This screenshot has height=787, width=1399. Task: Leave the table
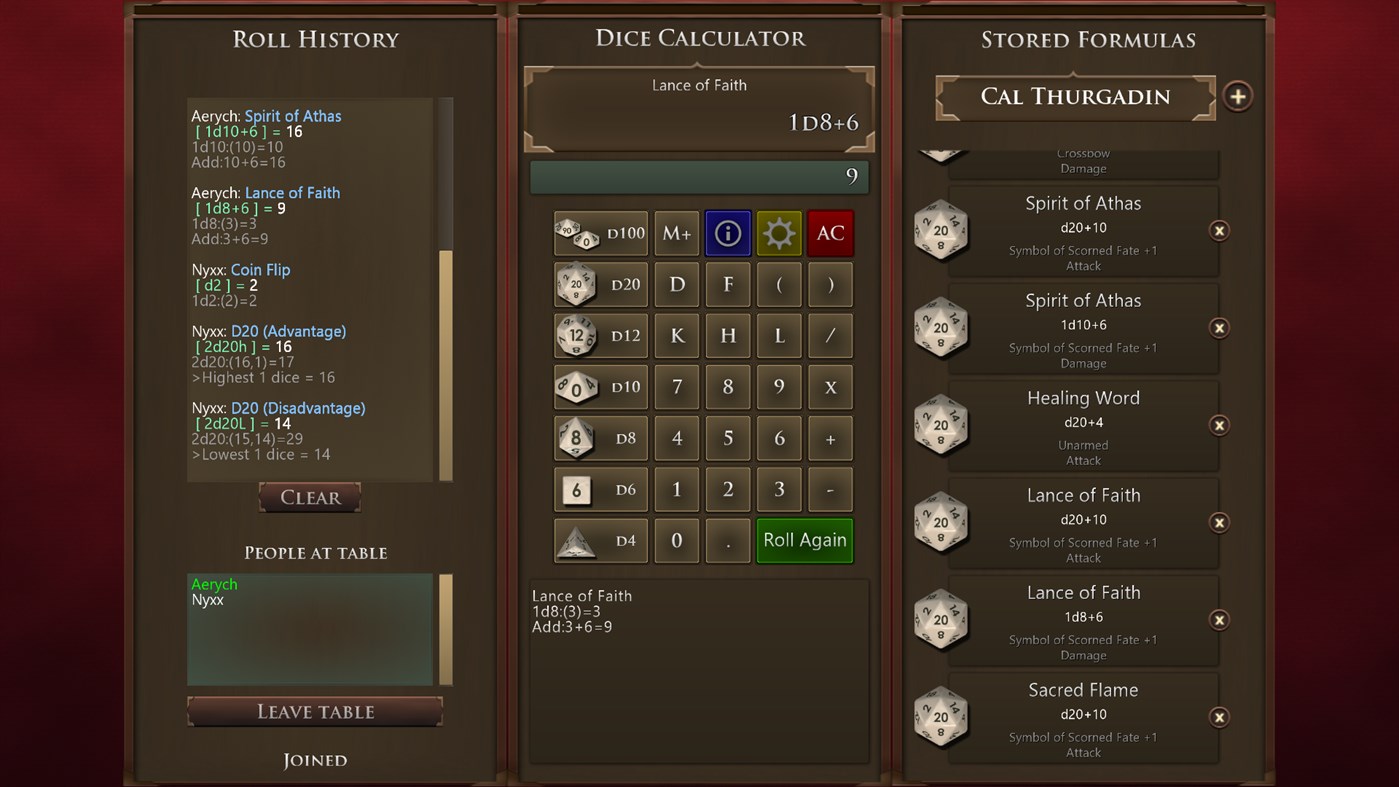coord(314,712)
